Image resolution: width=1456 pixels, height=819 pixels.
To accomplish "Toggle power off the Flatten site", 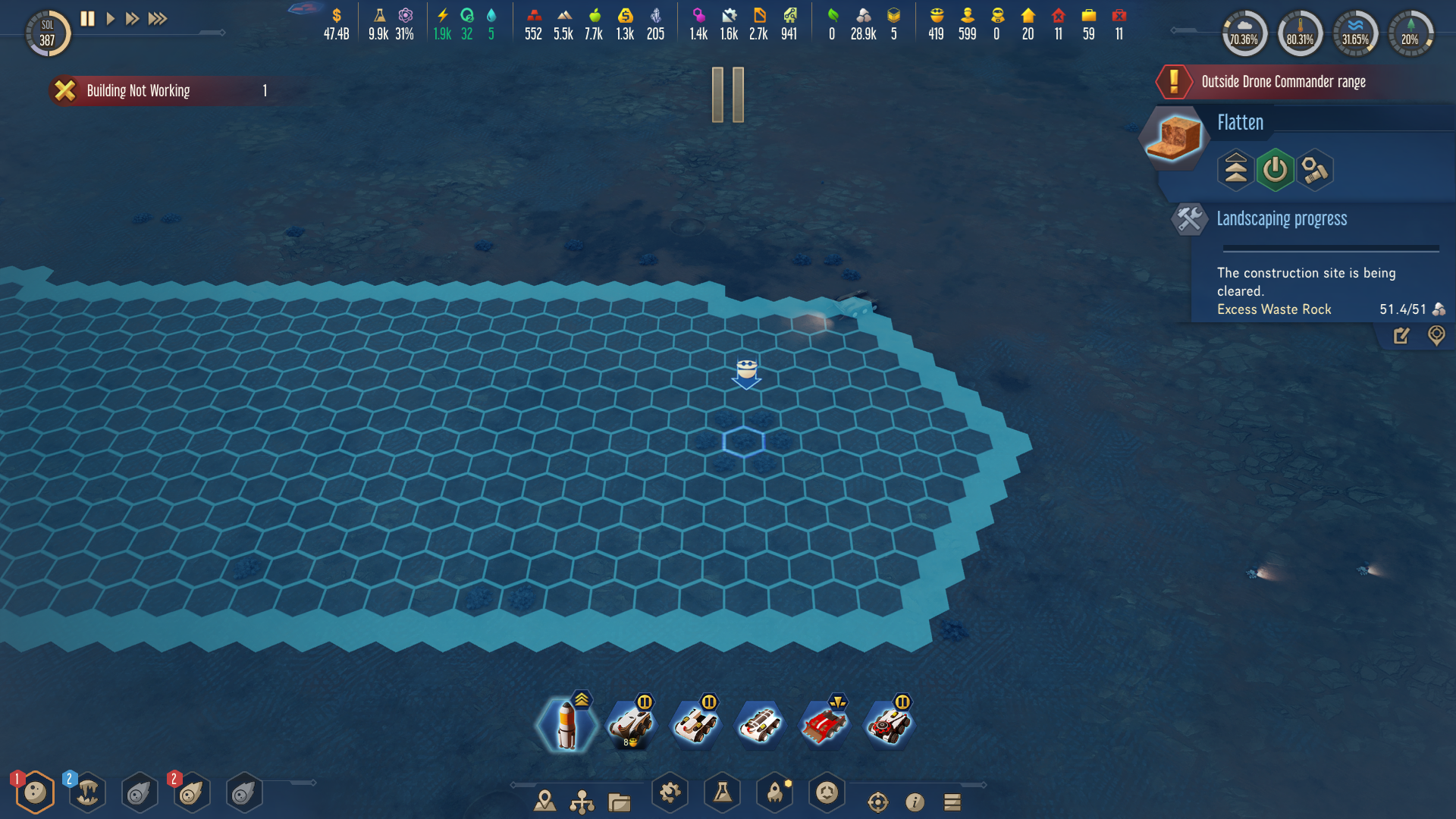I will coord(1275,170).
